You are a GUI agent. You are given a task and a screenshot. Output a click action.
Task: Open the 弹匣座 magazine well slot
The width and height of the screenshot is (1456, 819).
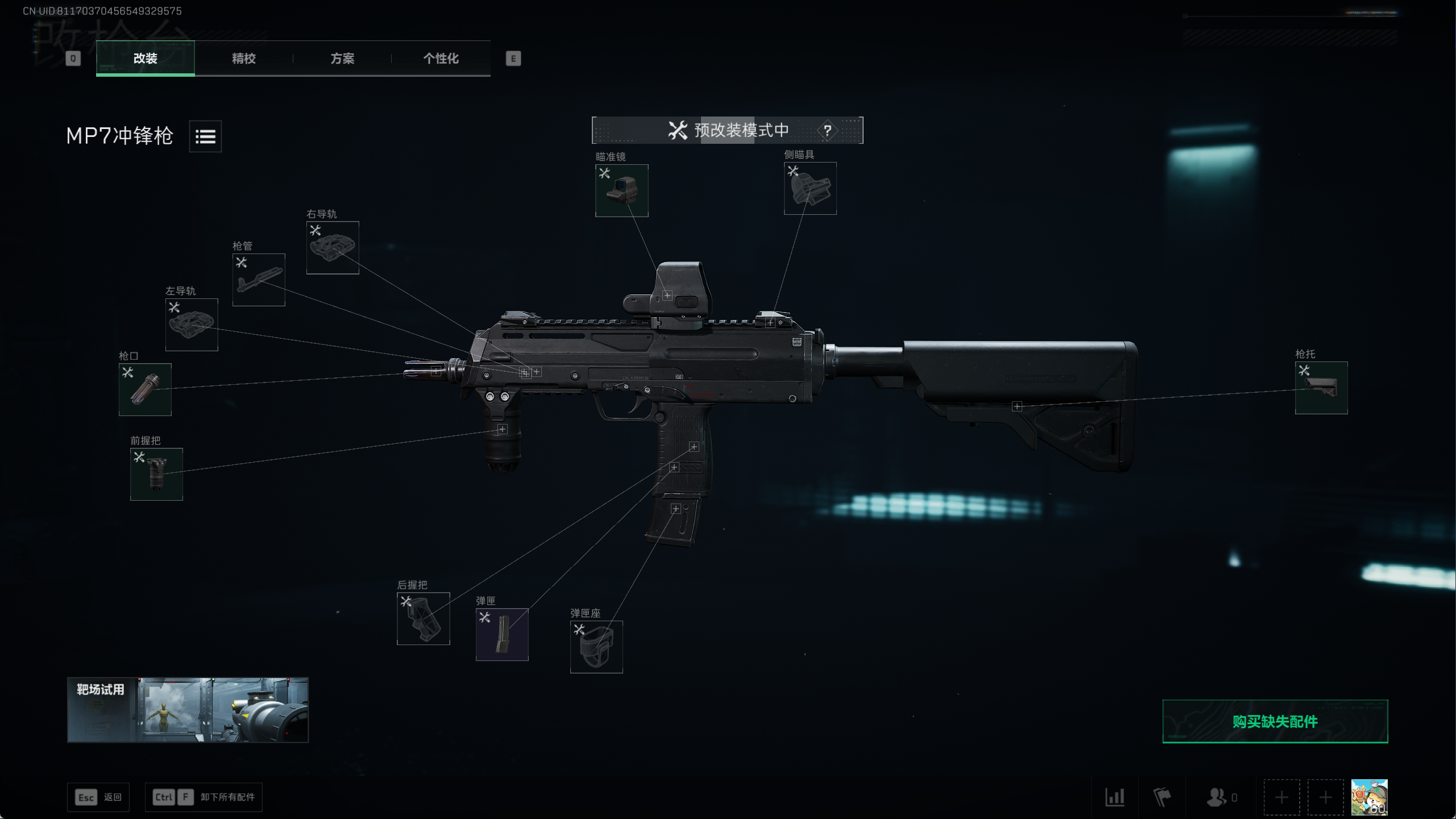(x=596, y=647)
